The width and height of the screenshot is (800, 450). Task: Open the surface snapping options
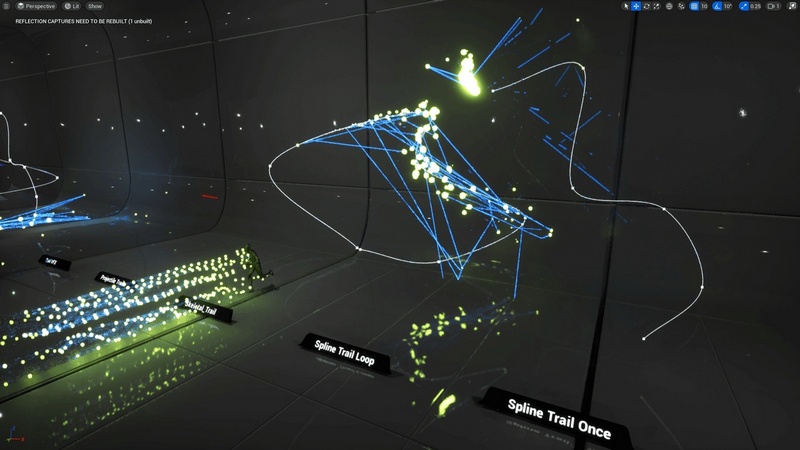tap(680, 6)
